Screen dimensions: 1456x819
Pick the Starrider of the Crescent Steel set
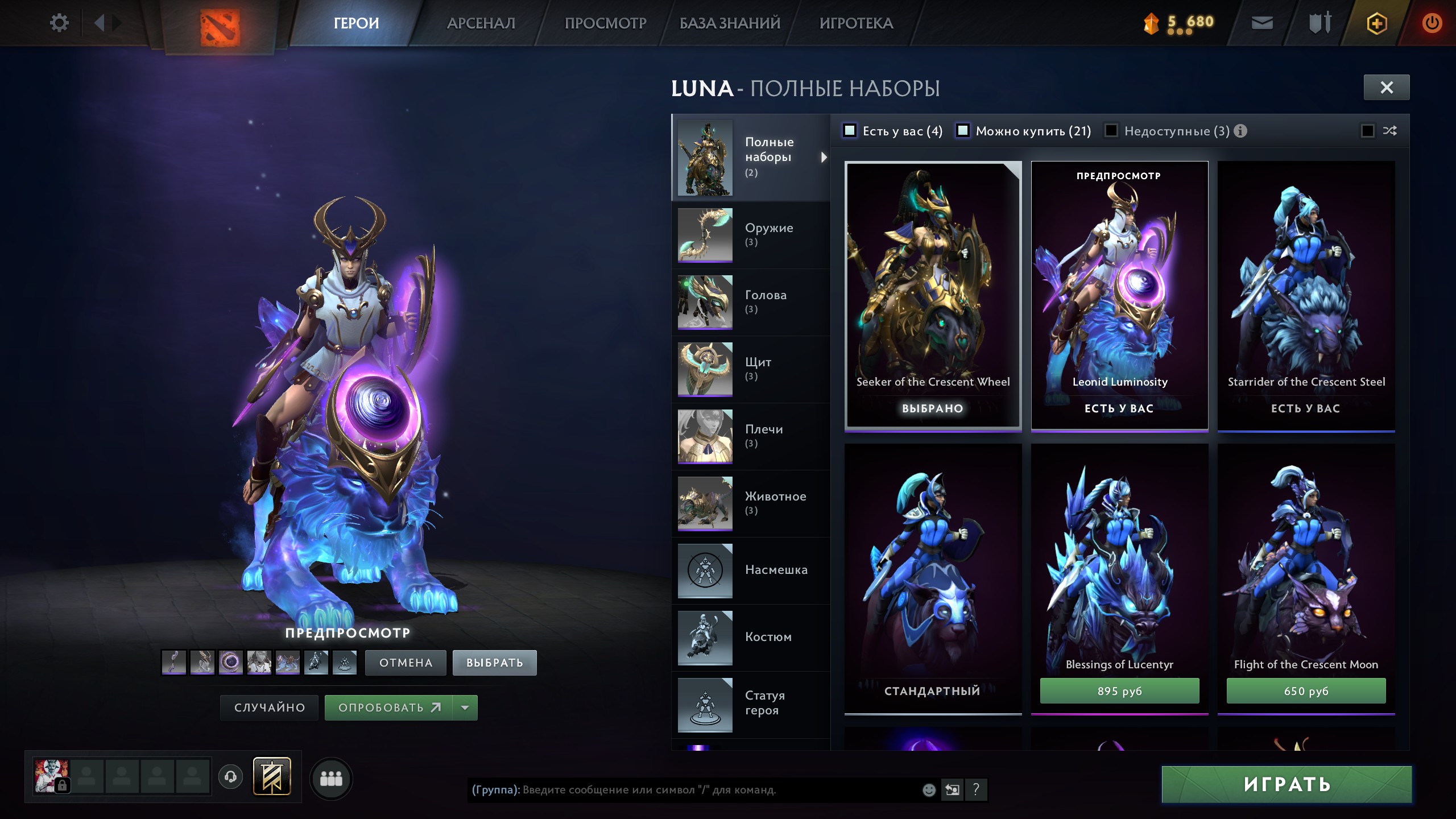1306,296
